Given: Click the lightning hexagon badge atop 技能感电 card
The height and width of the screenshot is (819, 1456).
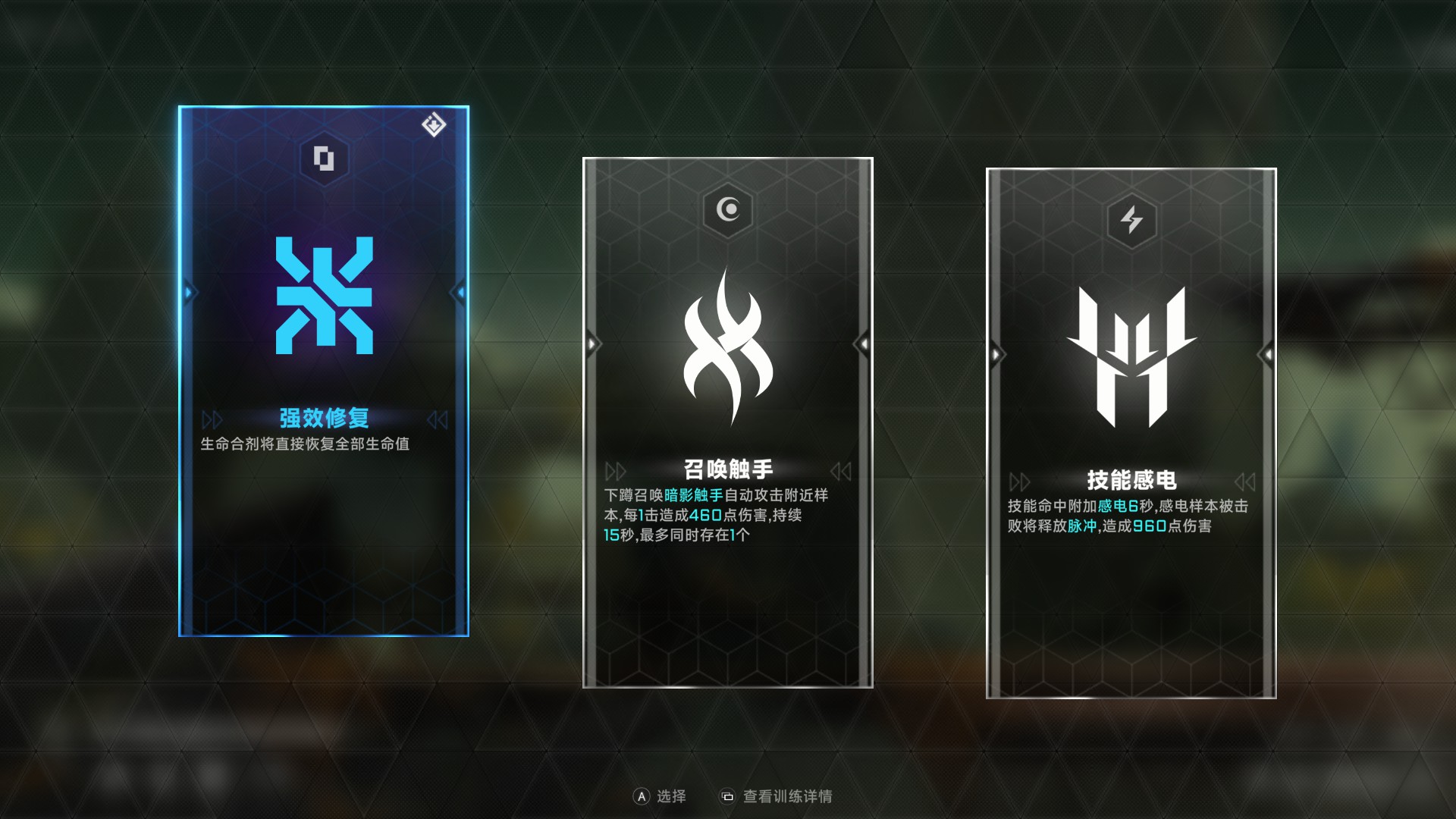Looking at the screenshot, I should (1131, 222).
